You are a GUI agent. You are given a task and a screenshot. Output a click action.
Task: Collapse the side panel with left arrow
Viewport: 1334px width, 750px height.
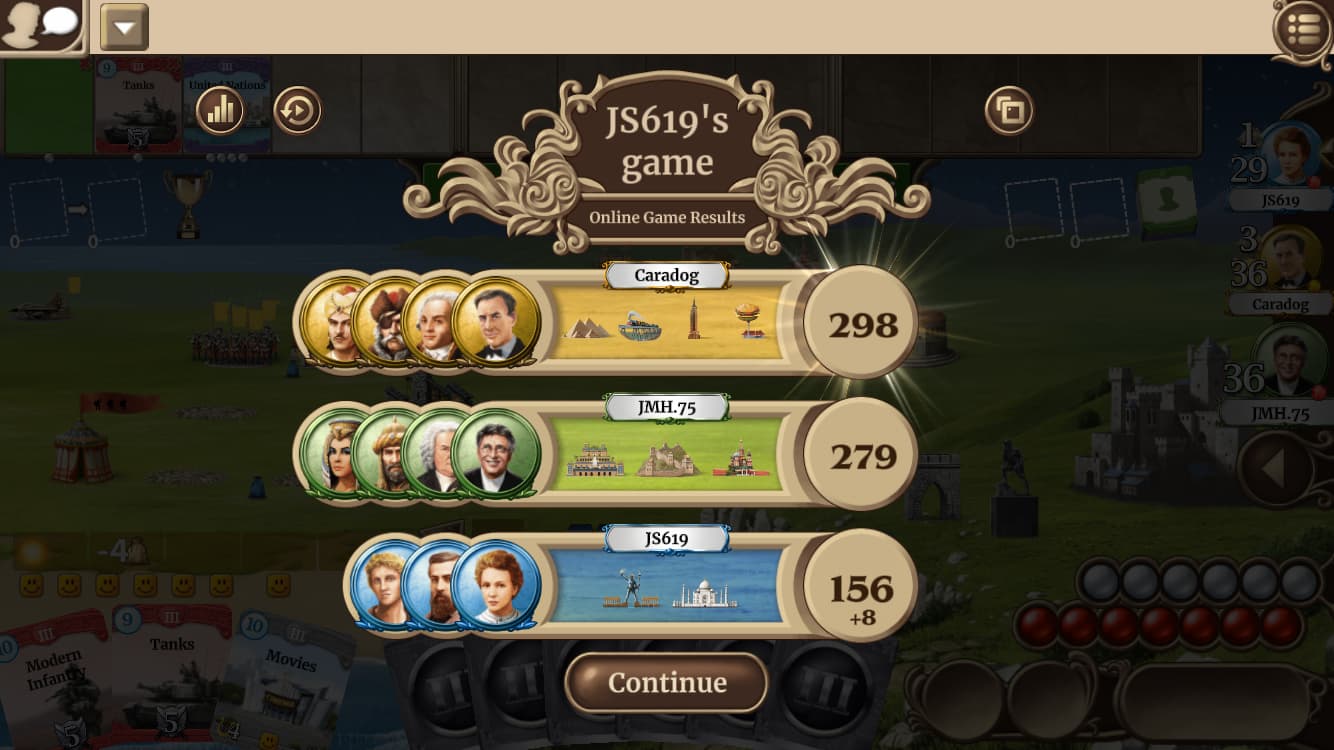tap(1276, 468)
